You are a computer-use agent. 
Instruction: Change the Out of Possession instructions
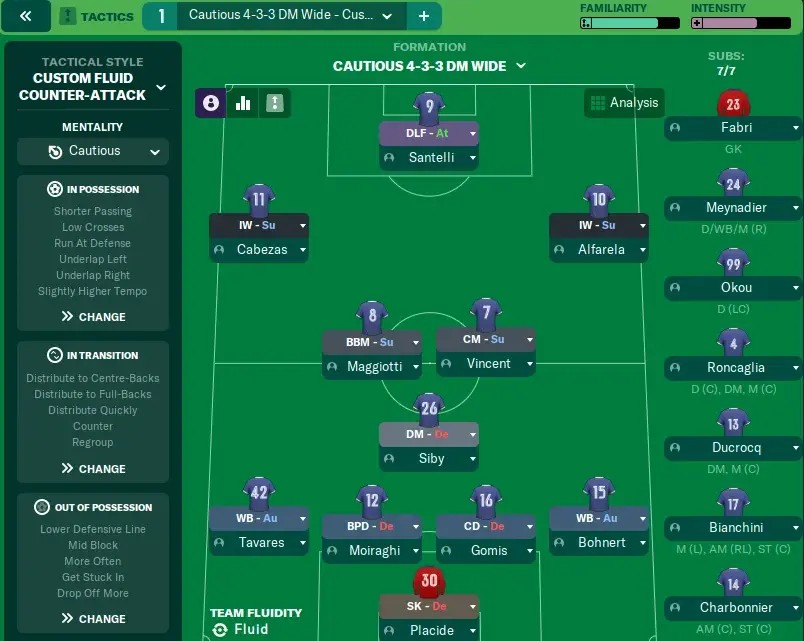click(93, 619)
